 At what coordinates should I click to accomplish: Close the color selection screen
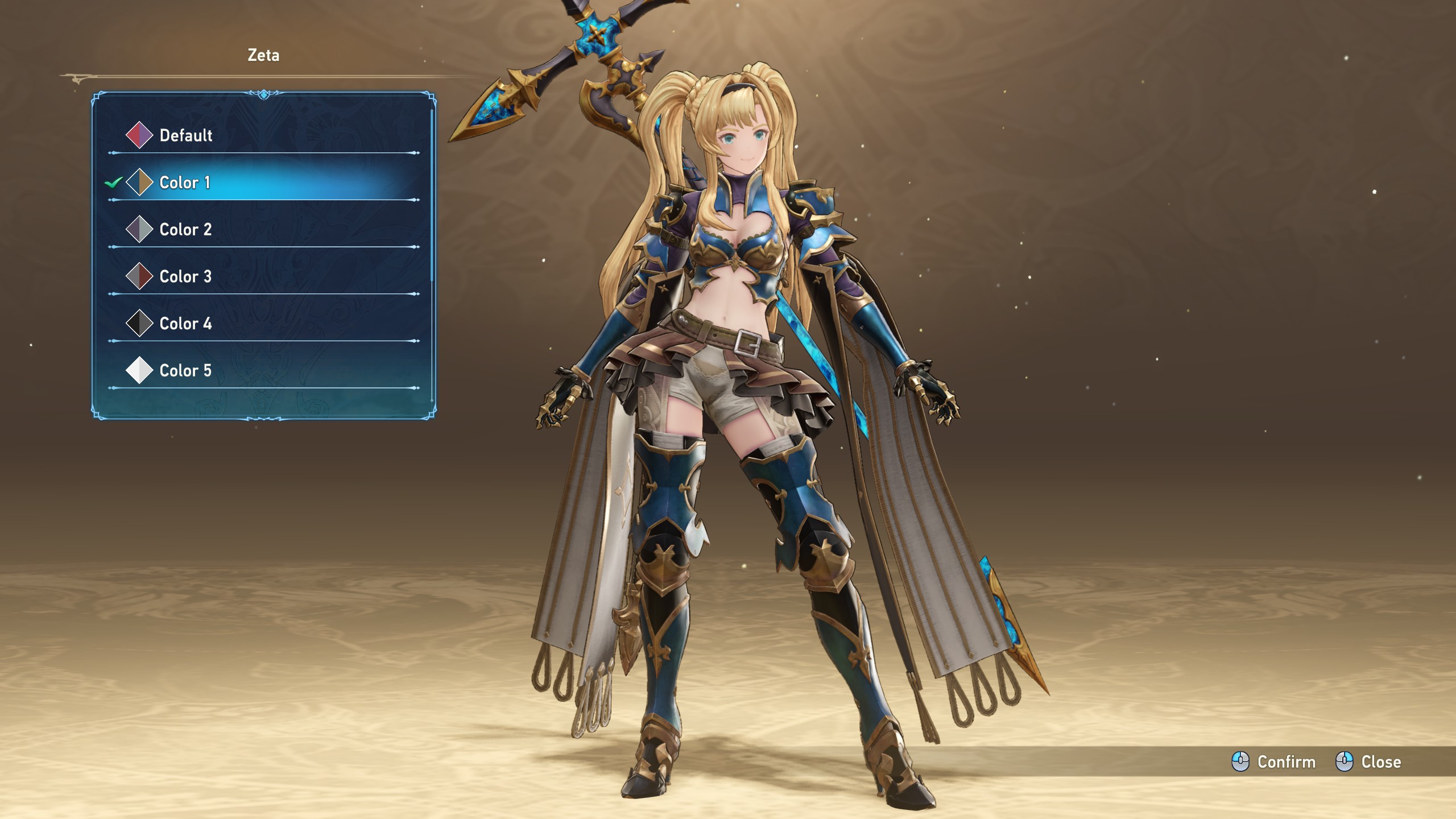pyautogui.click(x=1368, y=762)
